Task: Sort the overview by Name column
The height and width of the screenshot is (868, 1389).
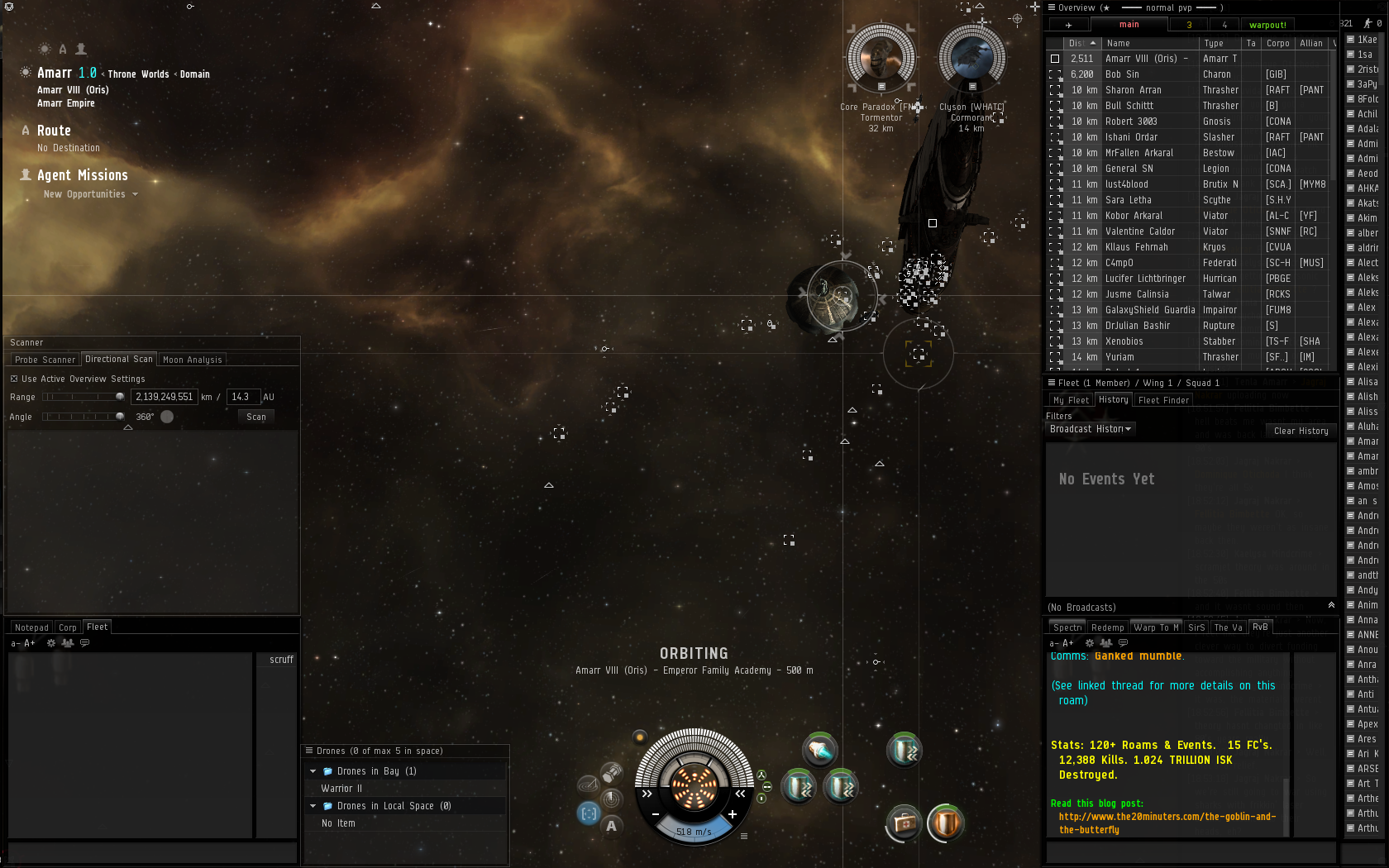Action: pyautogui.click(x=1149, y=43)
